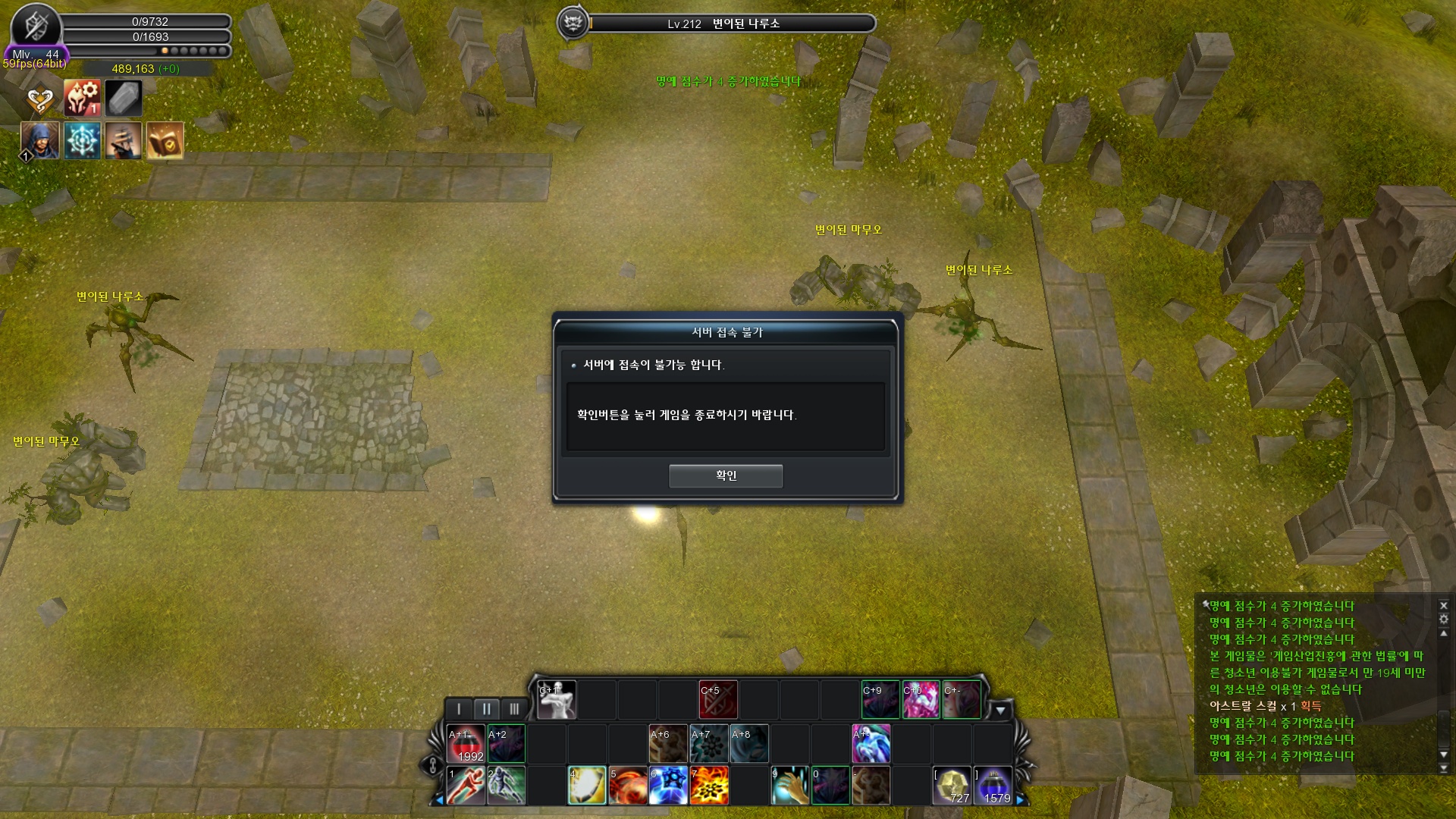
Task: Activate the fiery explosion skill in slot 7
Action: (710, 786)
